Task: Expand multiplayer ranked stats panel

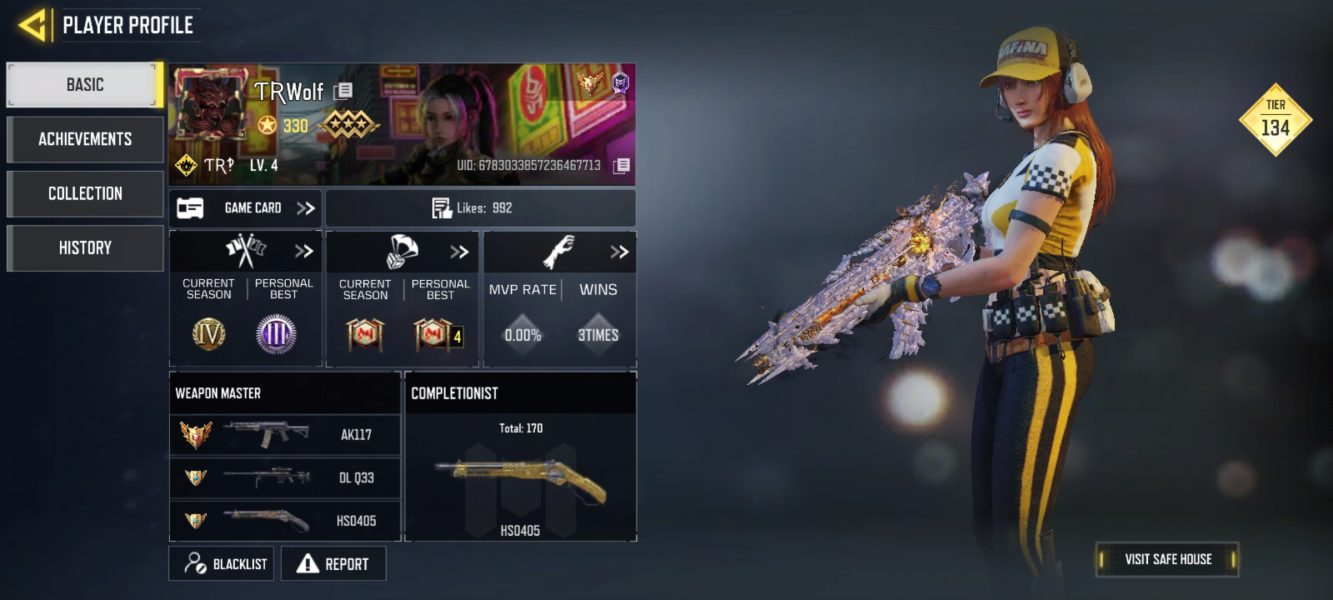Action: tap(304, 252)
